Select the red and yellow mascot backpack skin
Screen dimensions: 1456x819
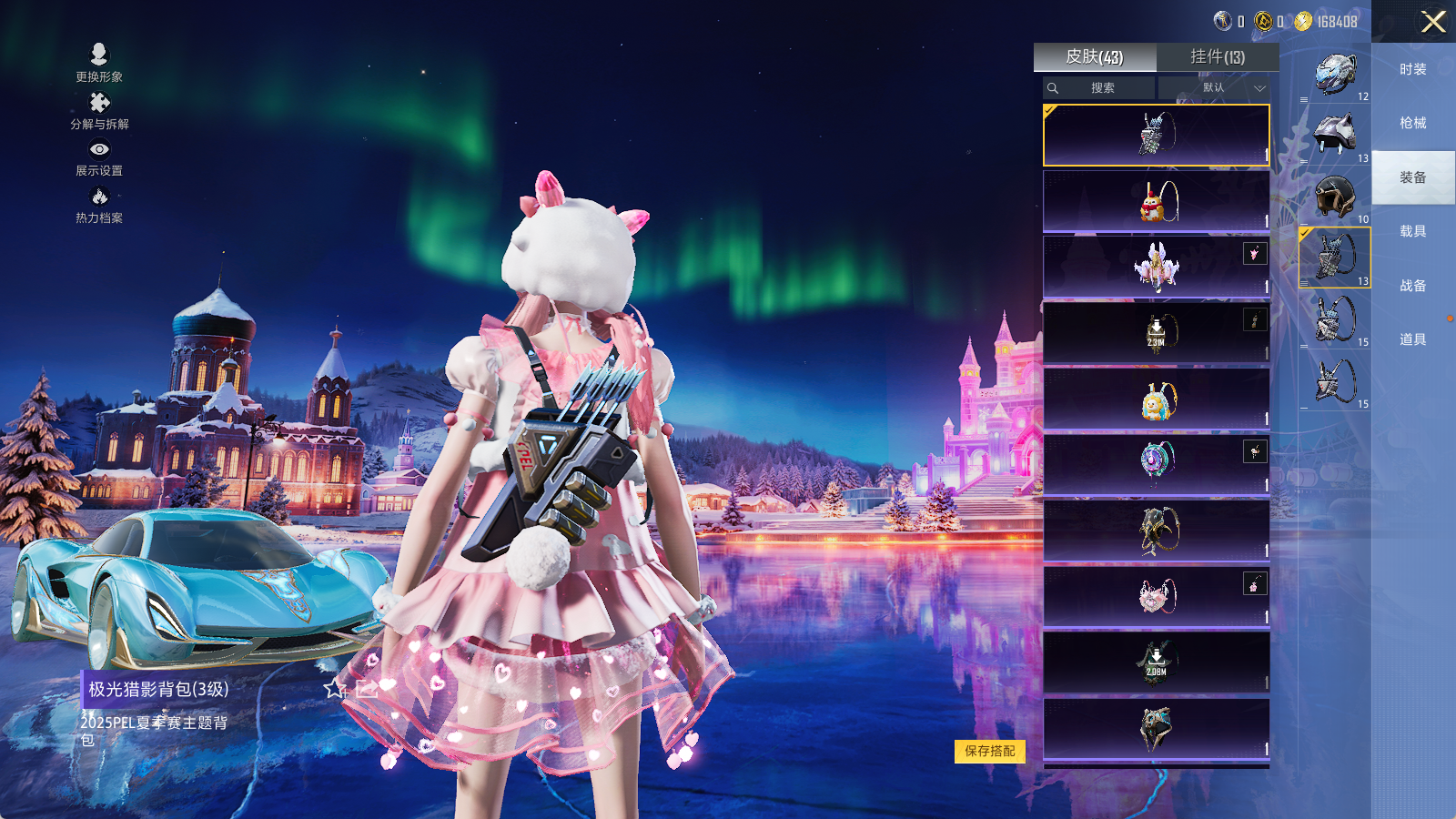pos(1156,201)
